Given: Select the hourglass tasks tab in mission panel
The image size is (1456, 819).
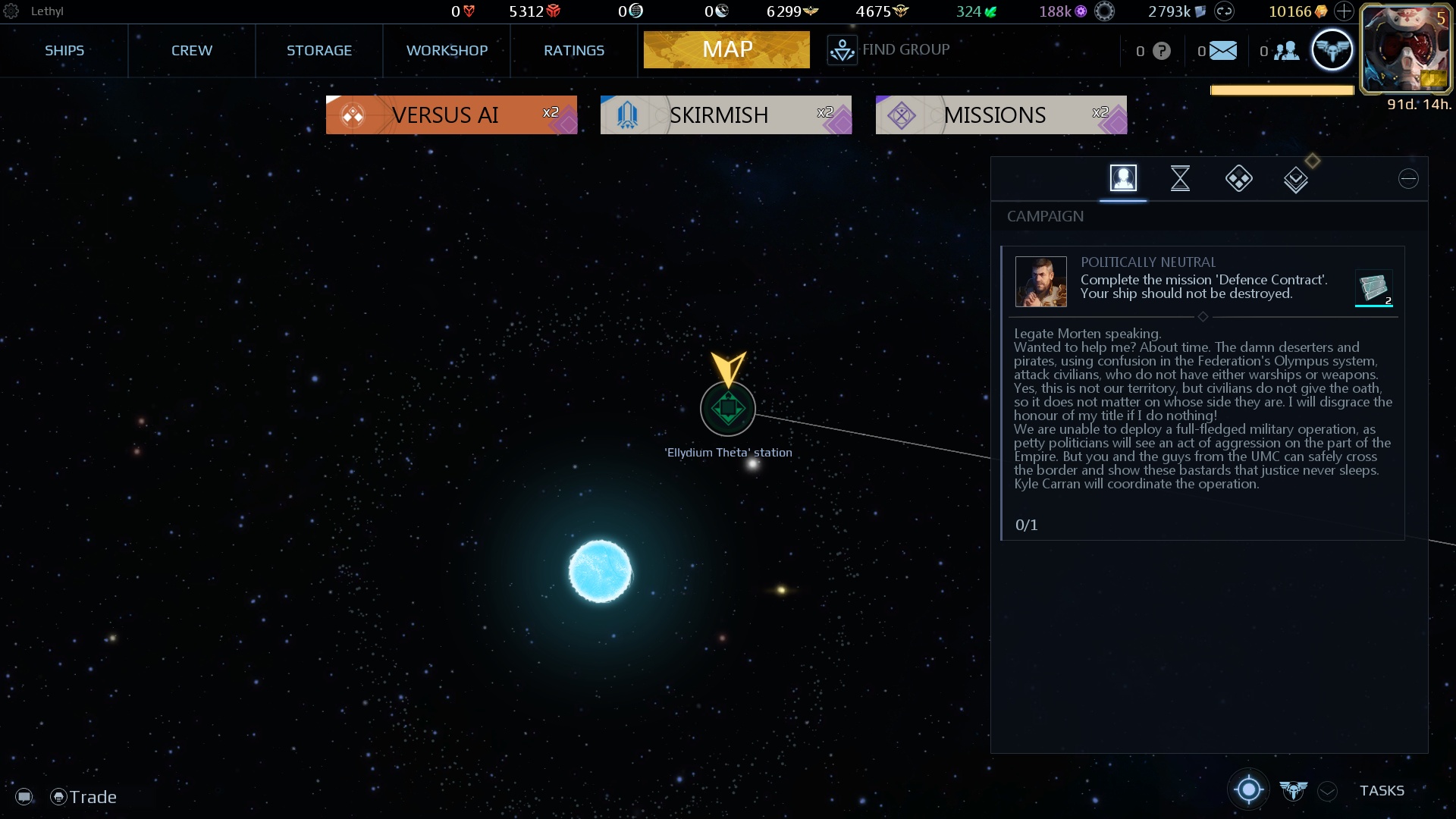Looking at the screenshot, I should click(x=1181, y=178).
